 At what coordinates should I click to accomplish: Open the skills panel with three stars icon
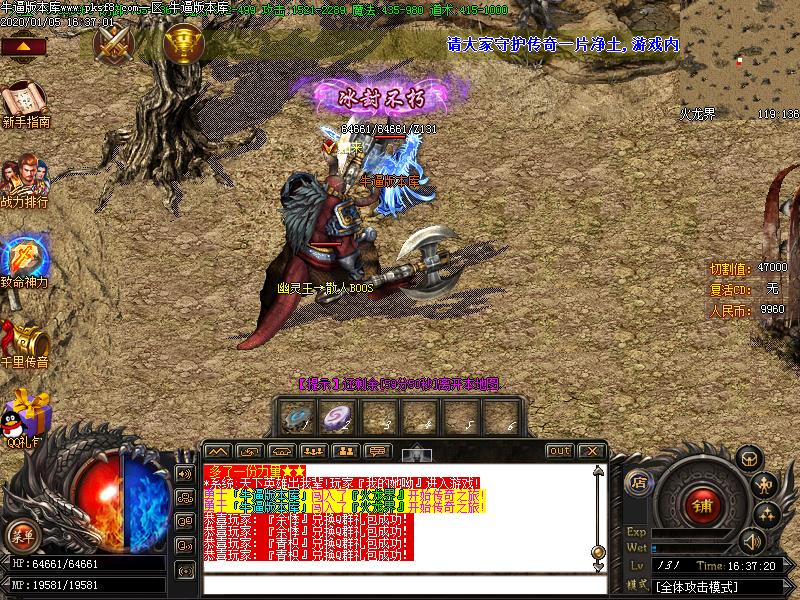767,515
